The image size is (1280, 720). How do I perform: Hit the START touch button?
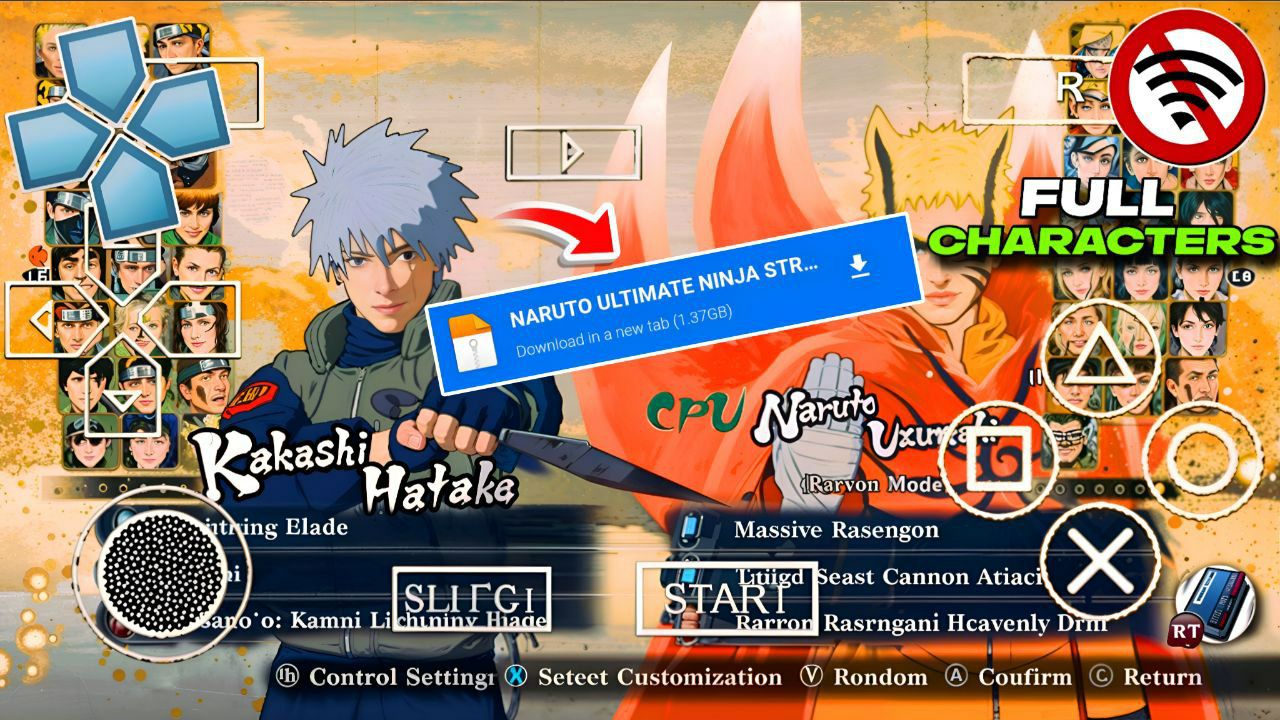pyautogui.click(x=726, y=598)
